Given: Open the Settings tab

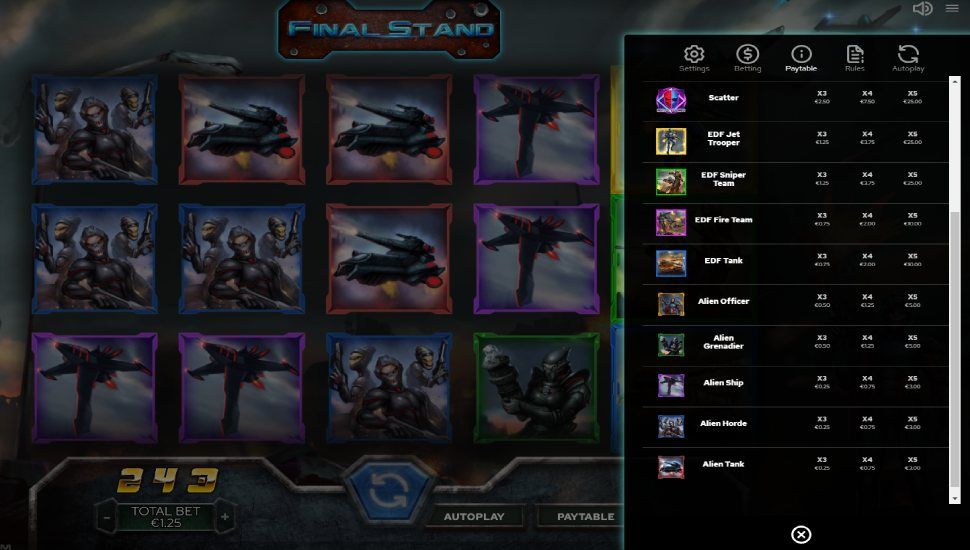Looking at the screenshot, I should (694, 59).
